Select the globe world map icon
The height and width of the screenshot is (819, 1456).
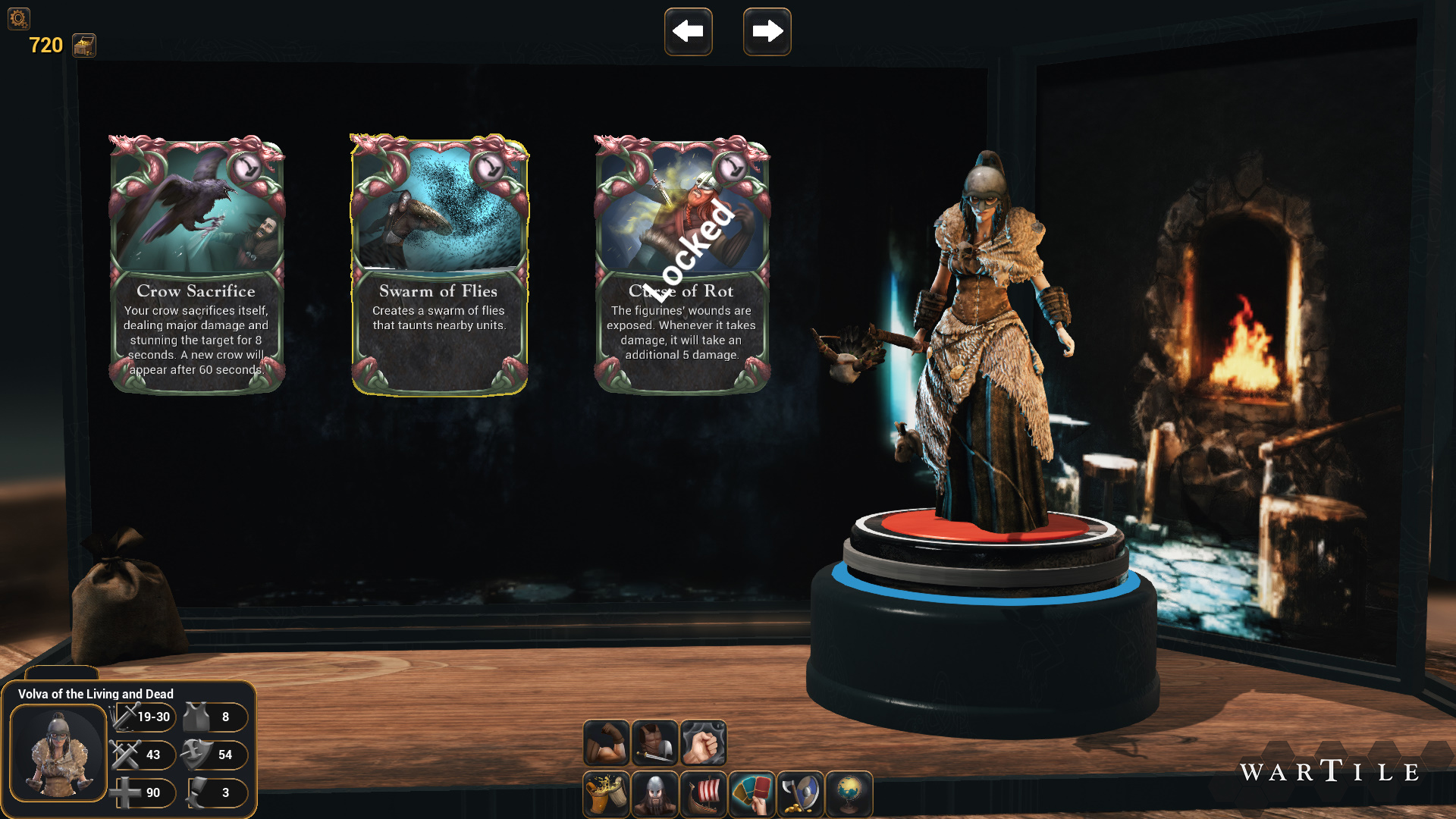849,794
